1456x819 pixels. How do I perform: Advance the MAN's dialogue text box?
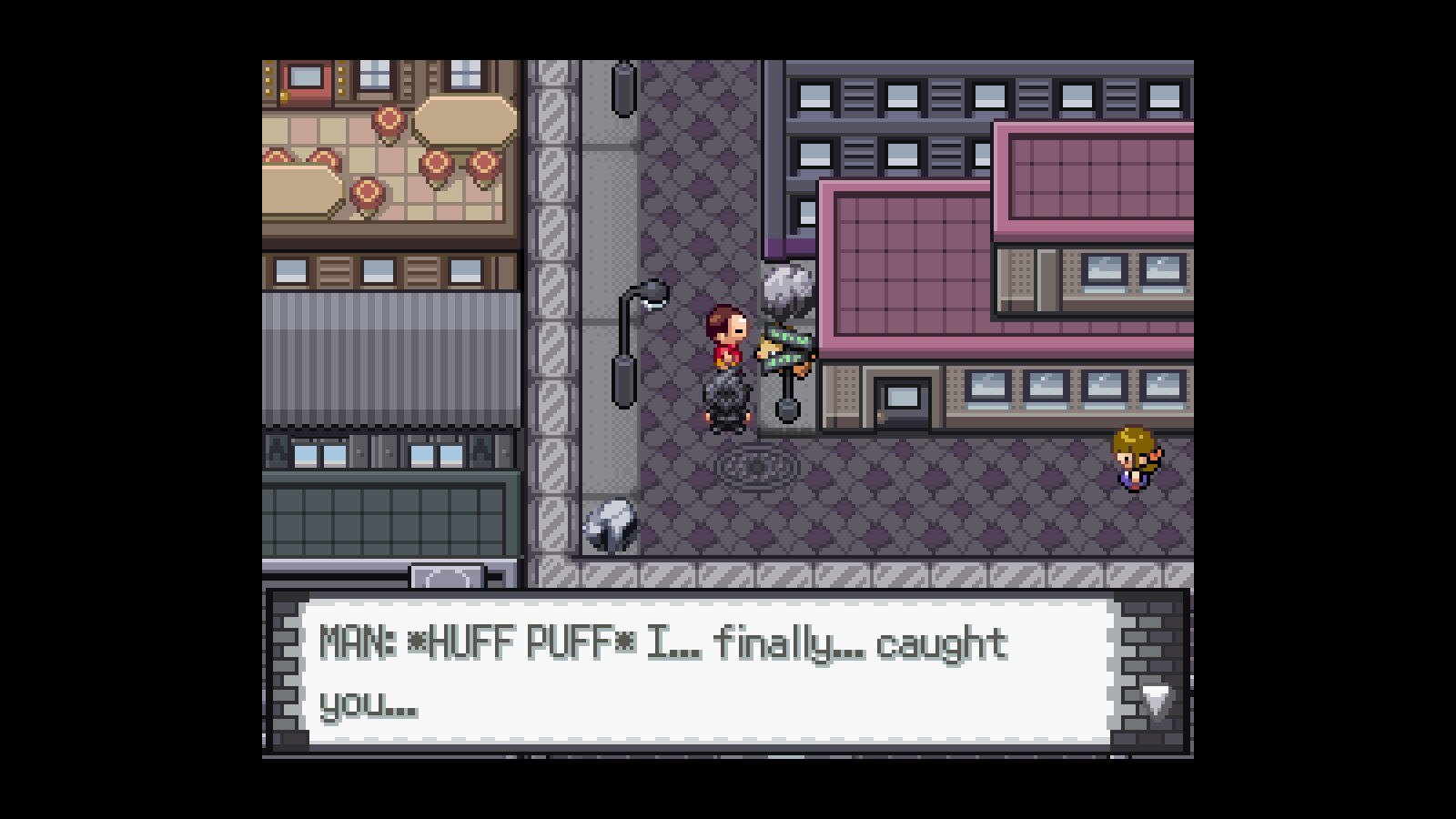[x=708, y=672]
